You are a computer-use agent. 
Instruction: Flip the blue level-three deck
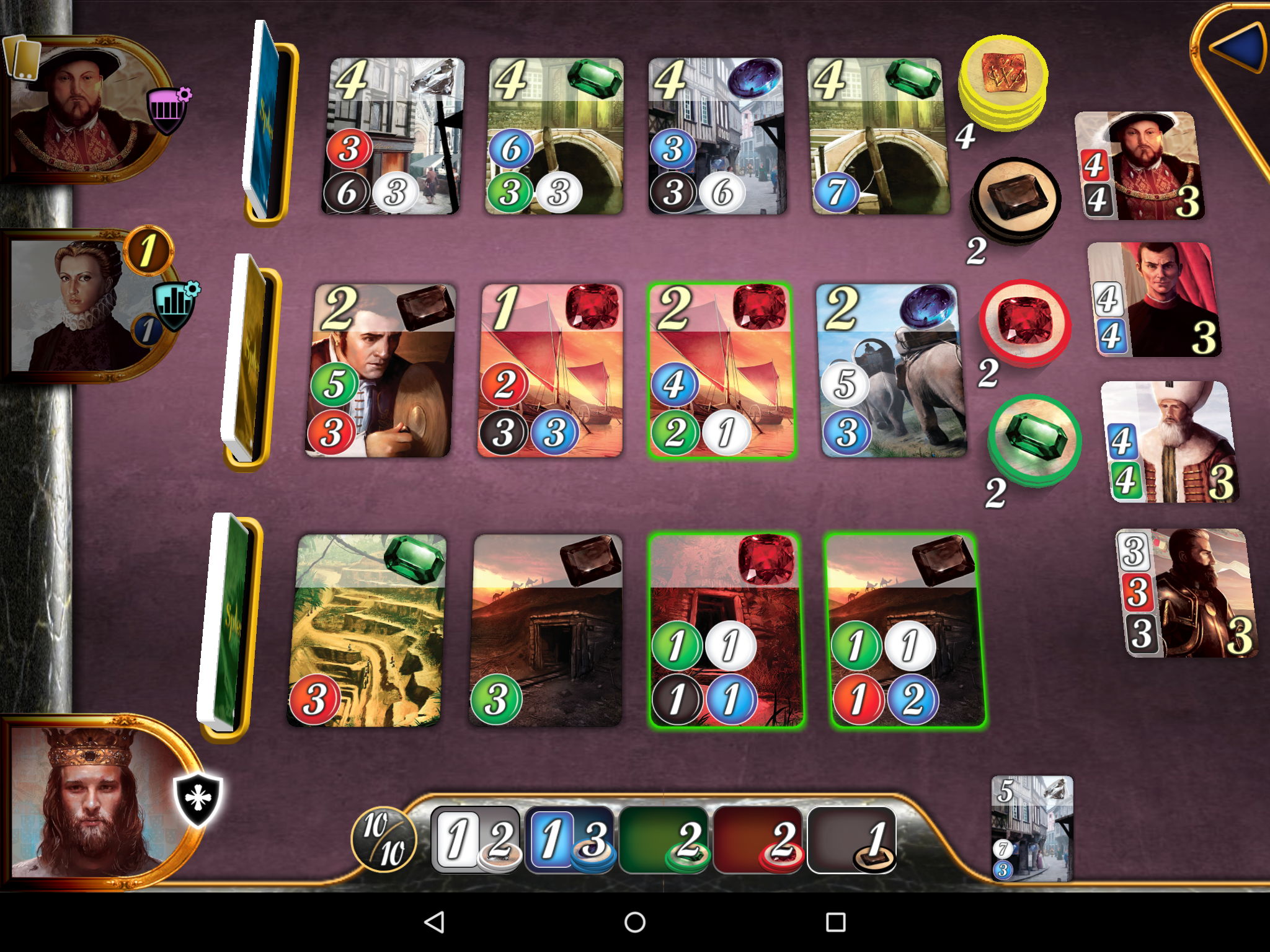pyautogui.click(x=267, y=121)
